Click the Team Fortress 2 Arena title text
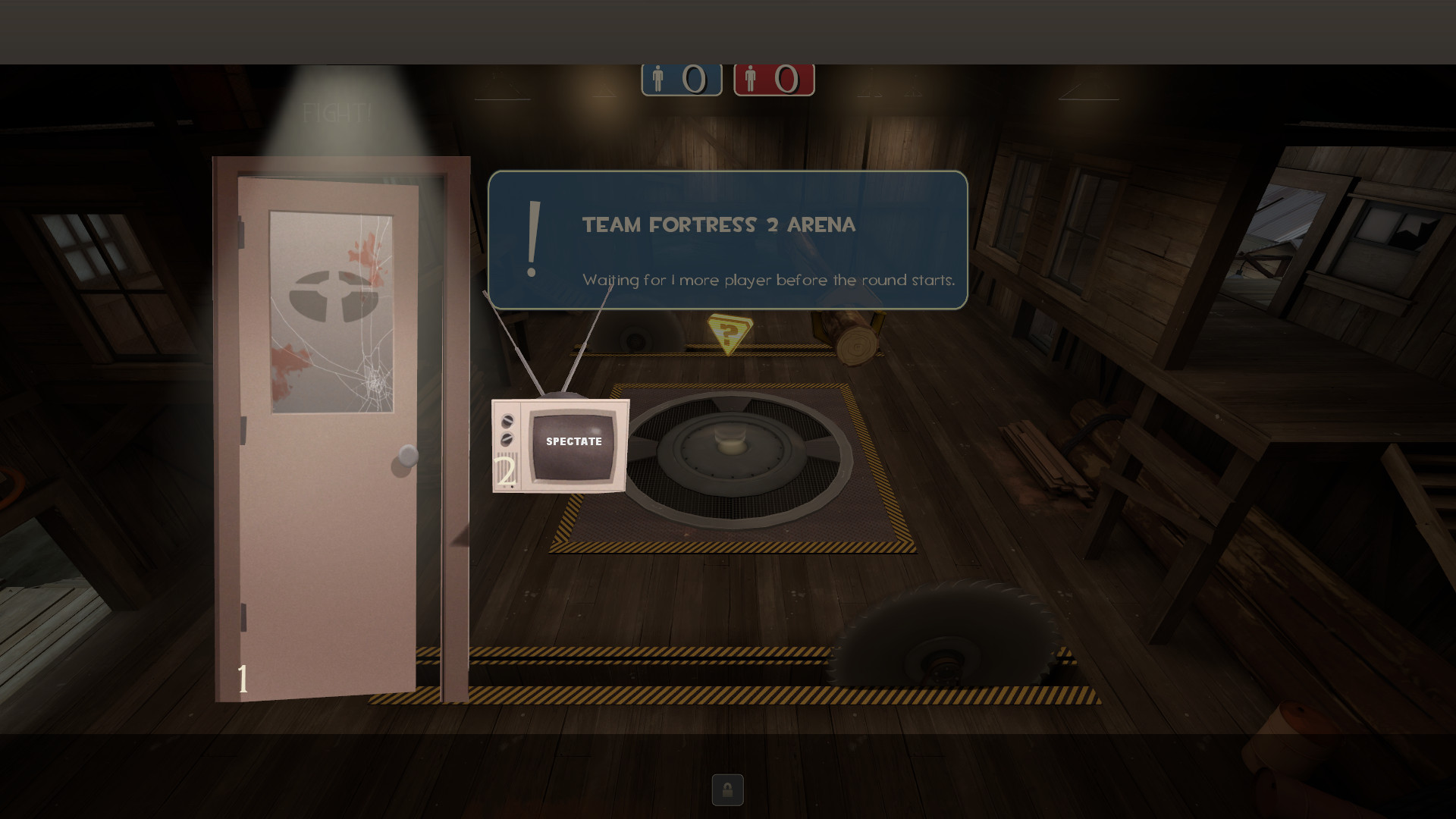This screenshot has height=819, width=1456. tap(718, 224)
